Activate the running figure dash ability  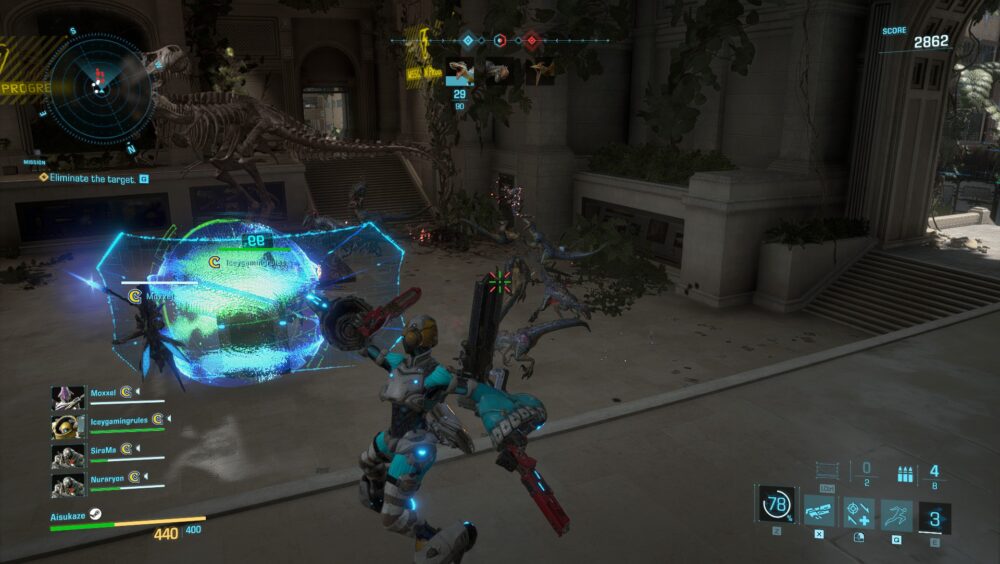[896, 514]
